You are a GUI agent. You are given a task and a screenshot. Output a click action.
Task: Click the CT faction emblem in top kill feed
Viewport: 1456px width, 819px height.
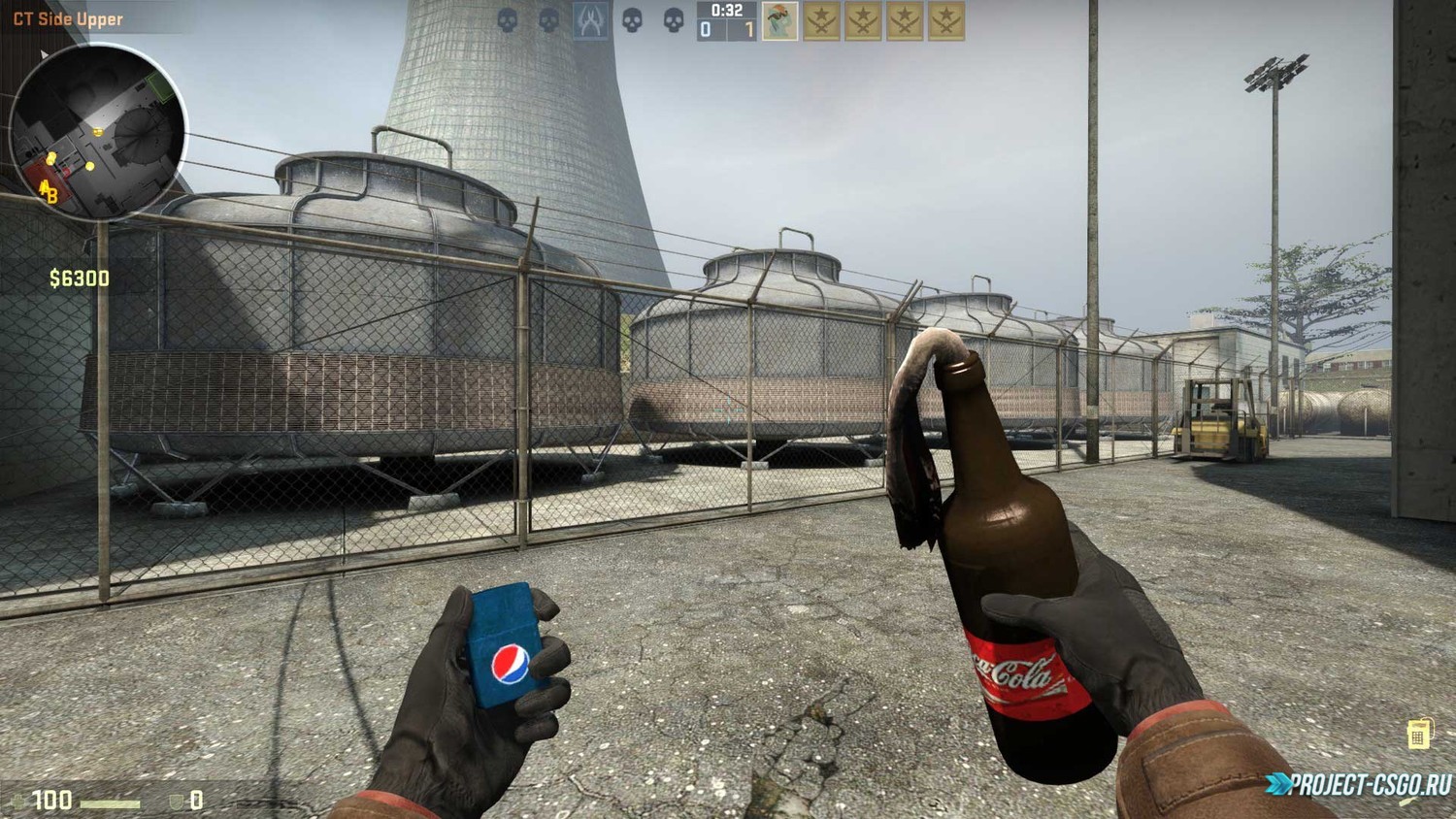[x=589, y=21]
